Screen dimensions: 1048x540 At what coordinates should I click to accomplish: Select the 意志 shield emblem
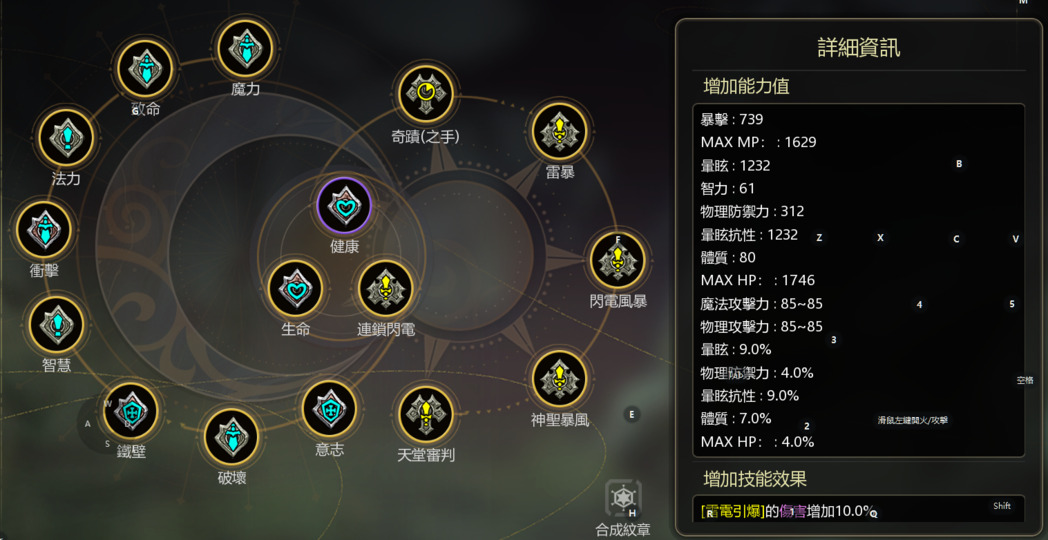click(329, 408)
